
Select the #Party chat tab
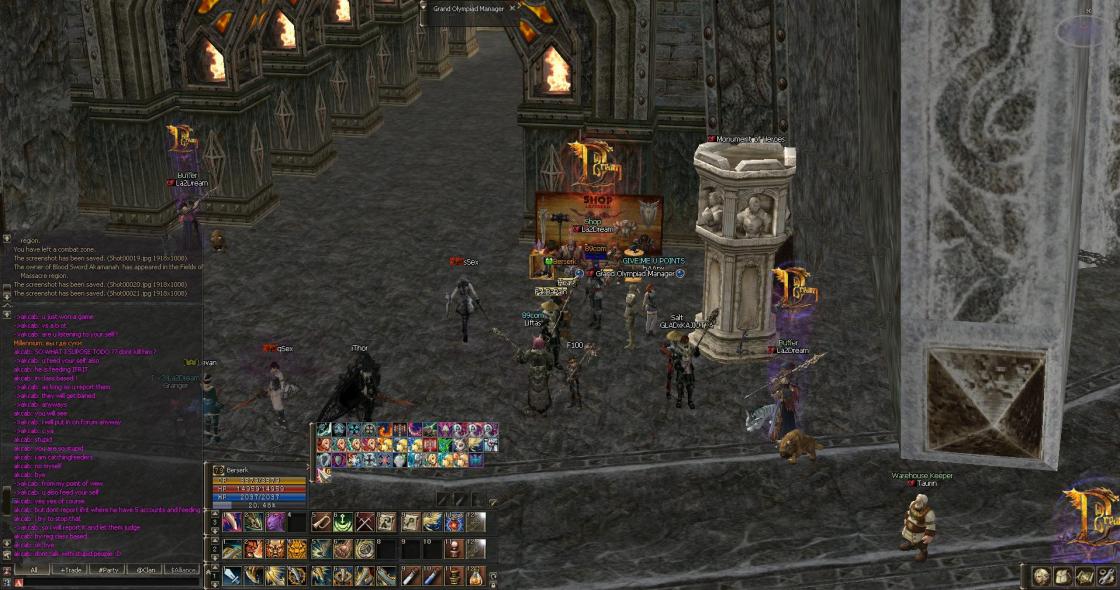105,569
